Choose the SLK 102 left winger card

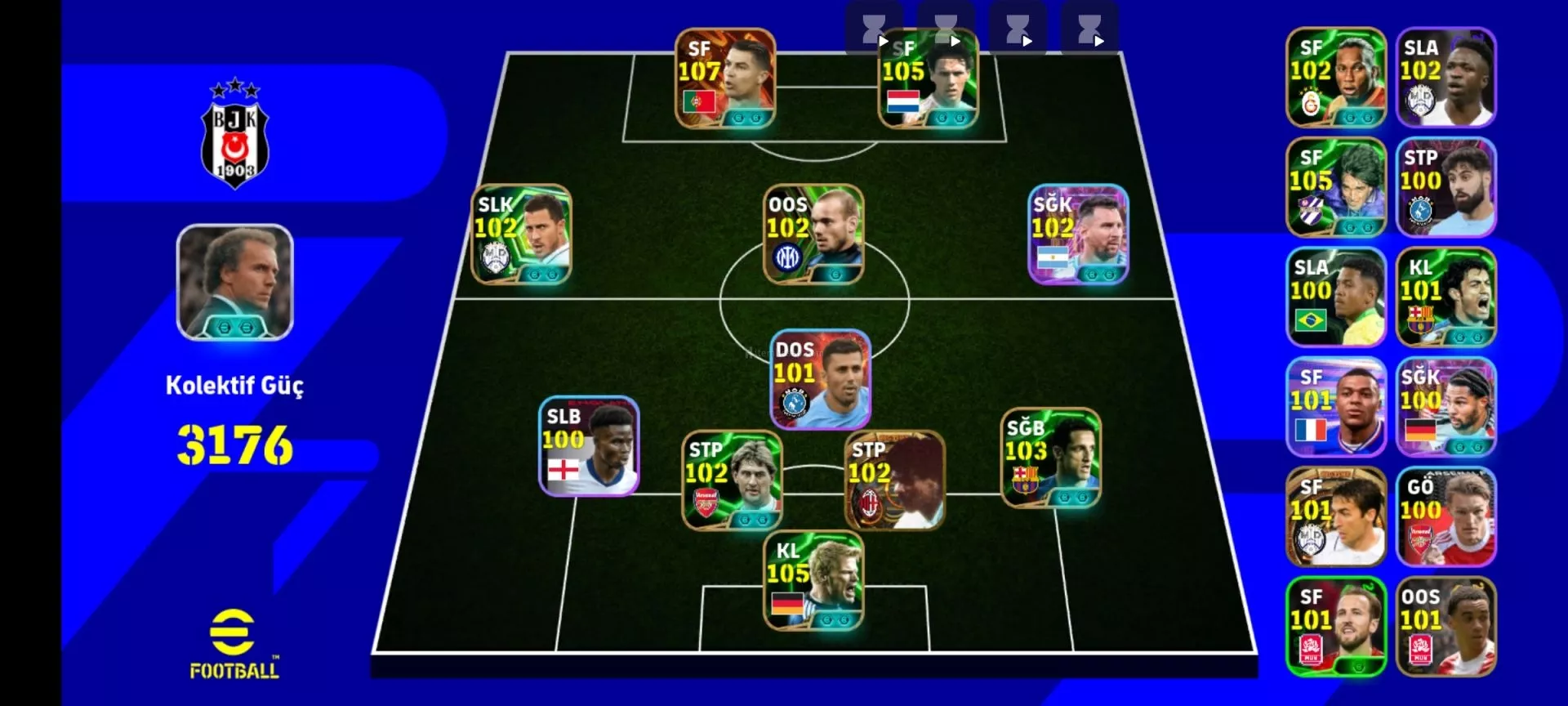(x=522, y=235)
